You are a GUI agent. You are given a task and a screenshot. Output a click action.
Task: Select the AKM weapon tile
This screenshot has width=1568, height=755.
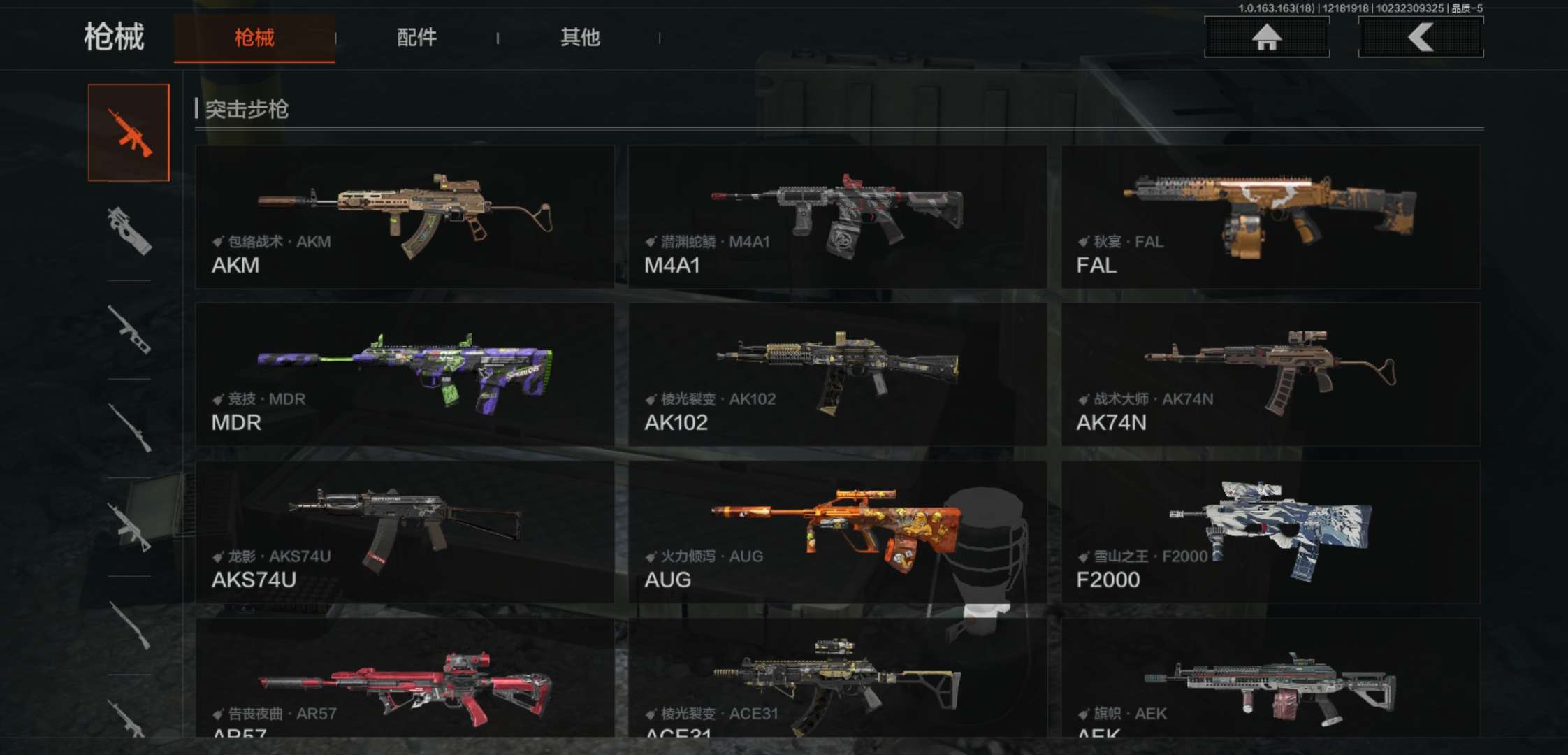coord(405,217)
